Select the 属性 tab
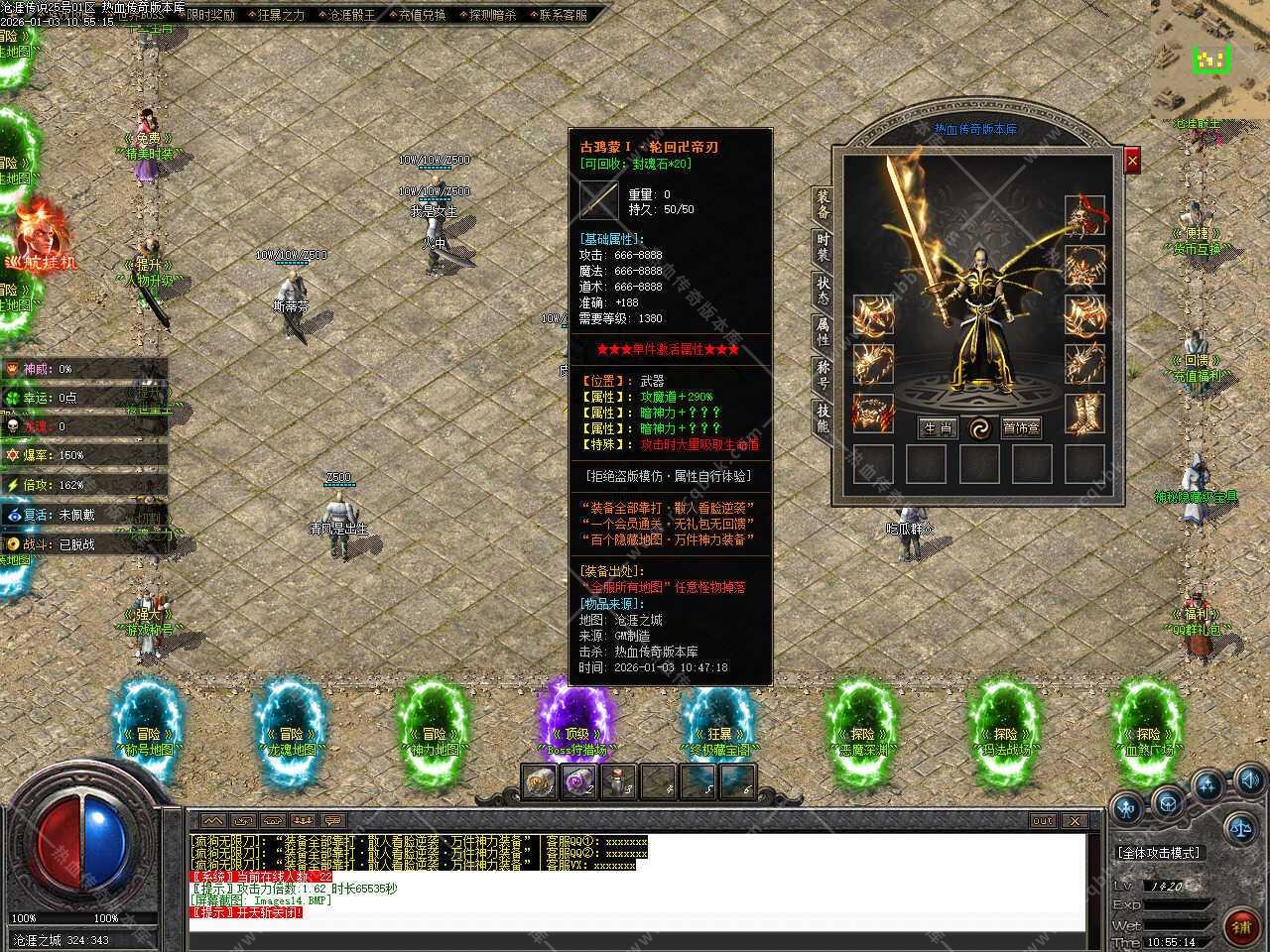Screen dimensions: 1270x952 pos(823,331)
